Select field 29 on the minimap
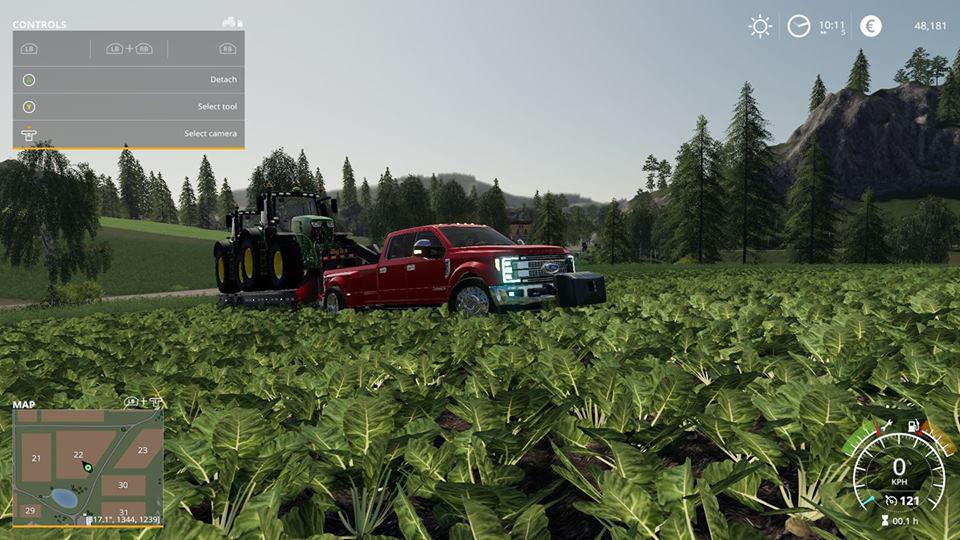The image size is (960, 540). (30, 511)
